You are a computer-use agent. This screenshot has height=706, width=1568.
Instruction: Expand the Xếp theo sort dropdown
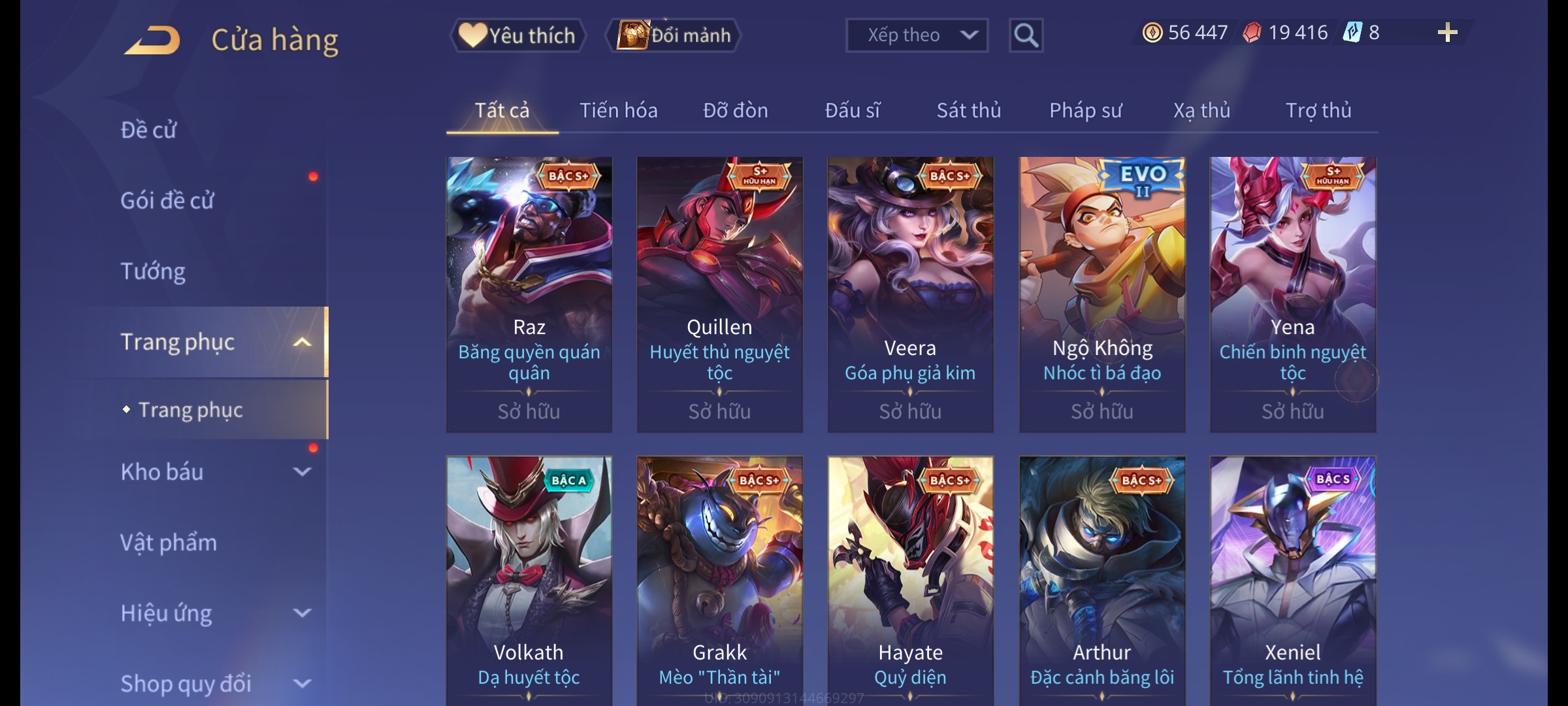916,35
